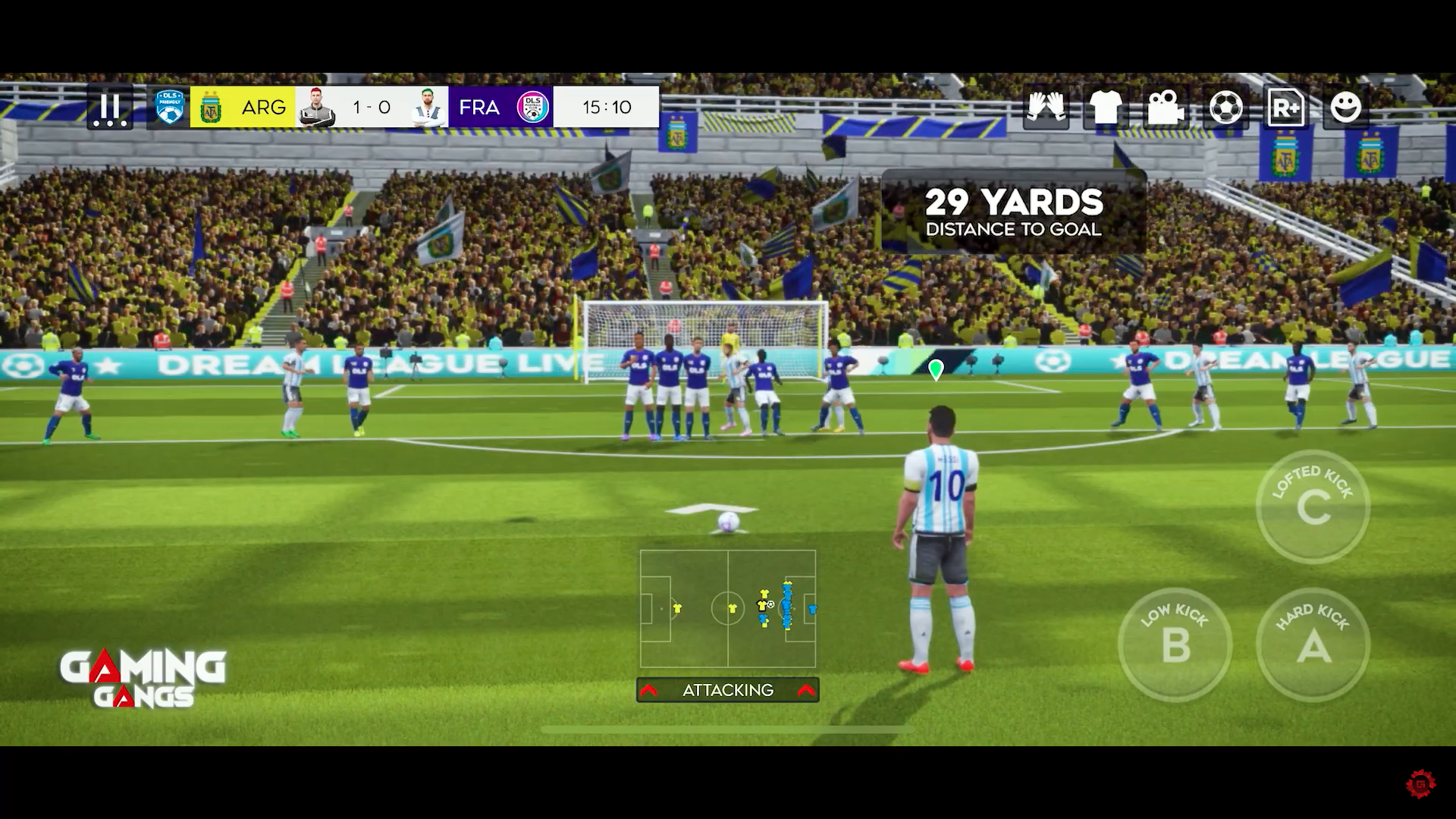
Task: Click the soccer ball match icon
Action: [x=1226, y=107]
